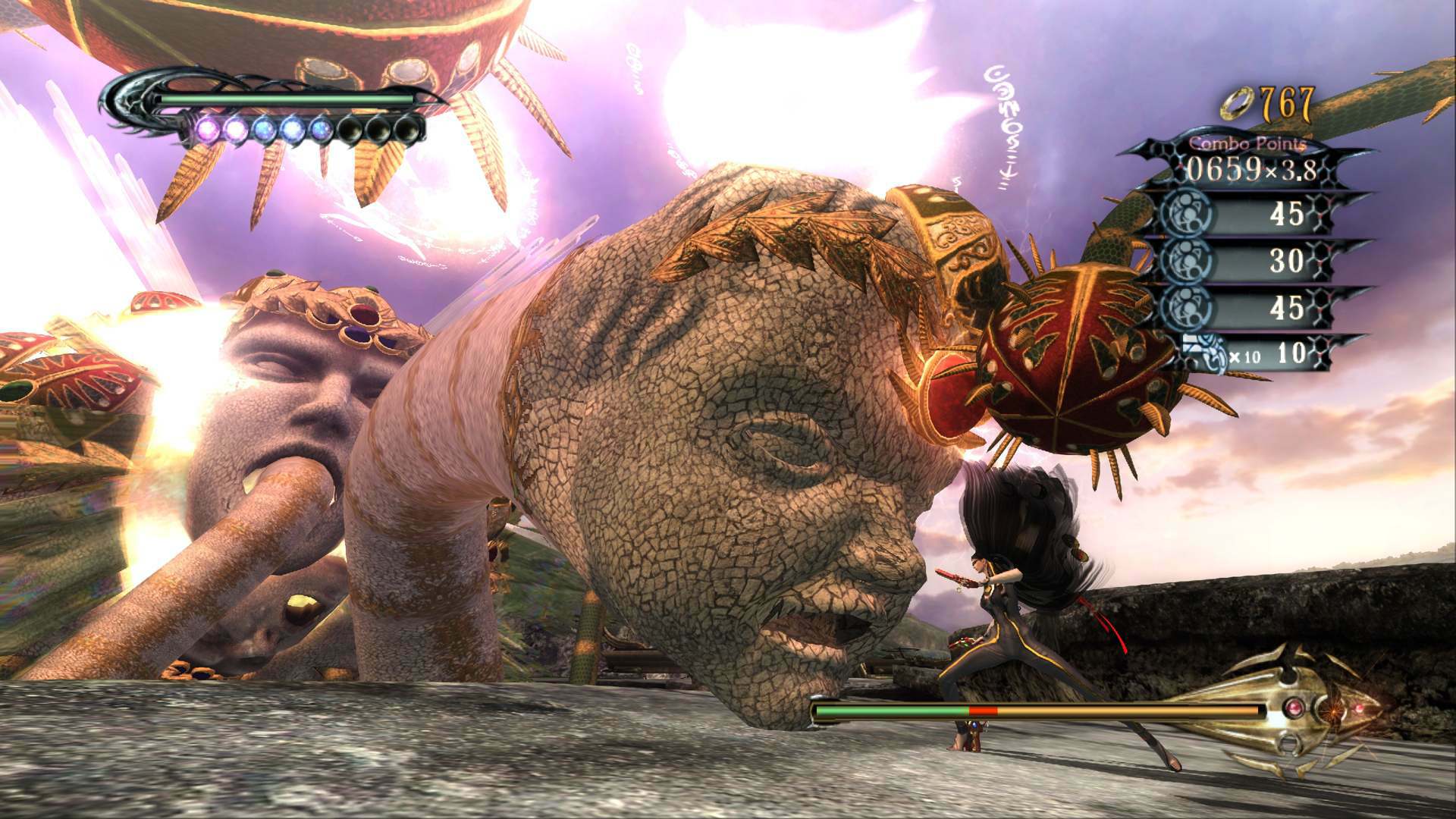The width and height of the screenshot is (1456, 819).
Task: Toggle the middle blue magic orb
Action: coord(292,127)
